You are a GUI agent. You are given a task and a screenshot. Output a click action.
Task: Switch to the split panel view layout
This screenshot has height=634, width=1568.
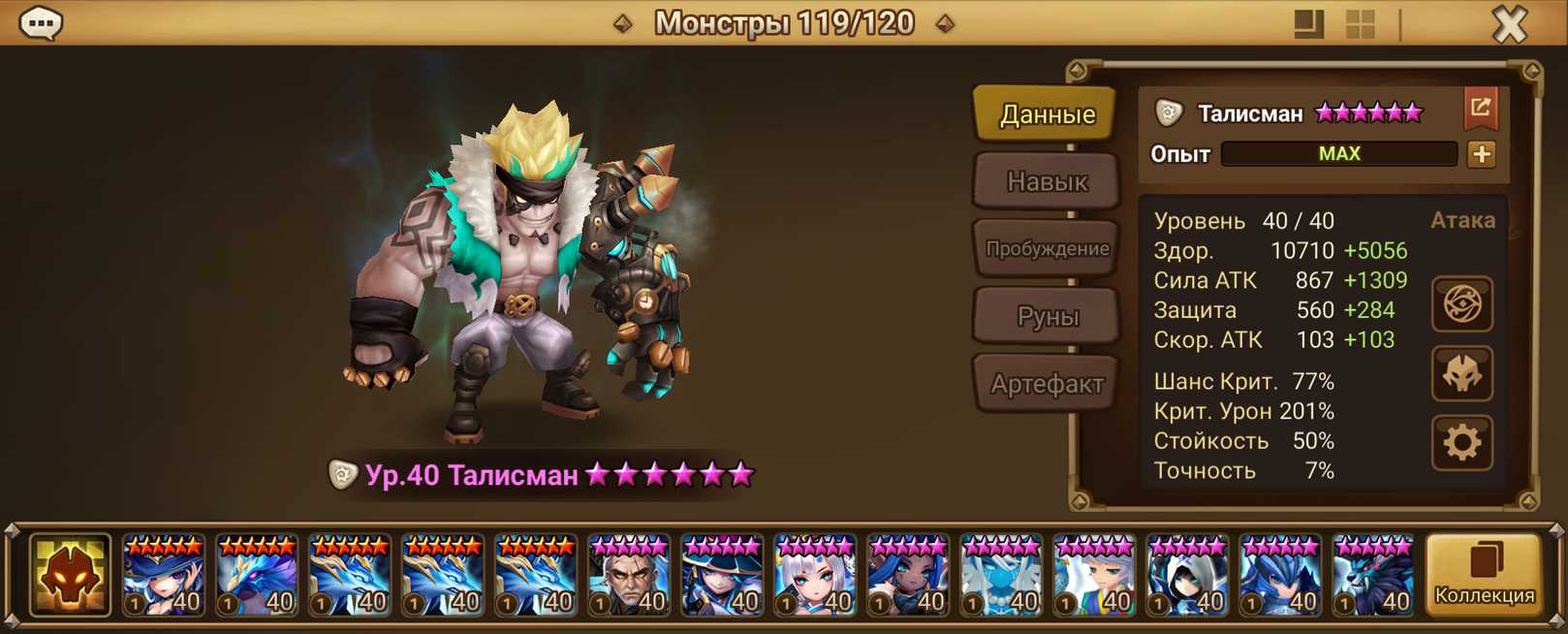[x=1308, y=24]
